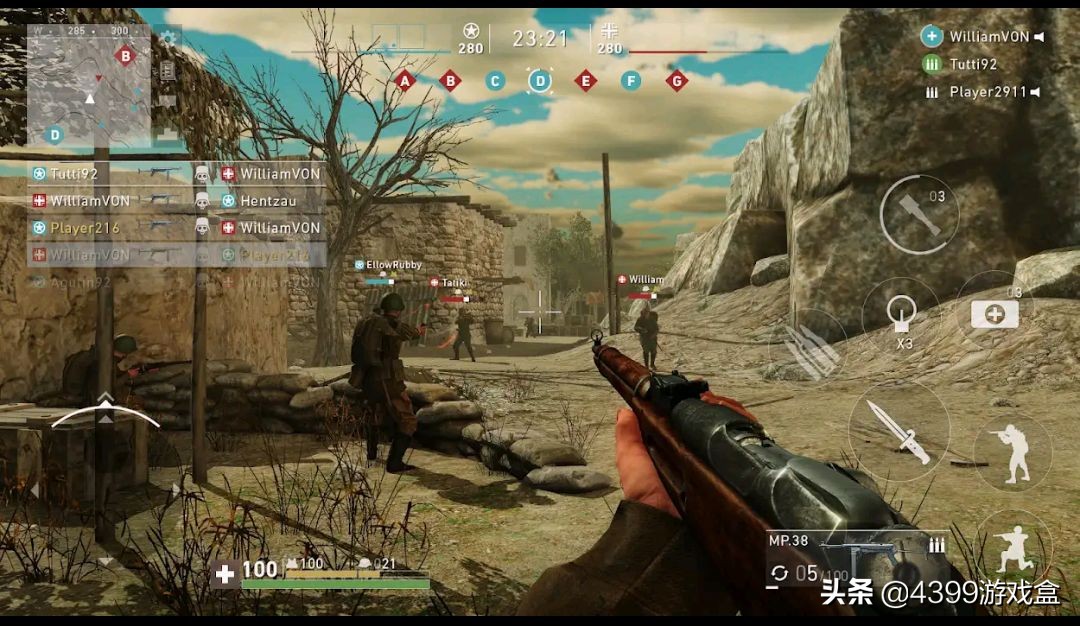Expand the minimap
This screenshot has width=1080, height=626.
[x=89, y=86]
